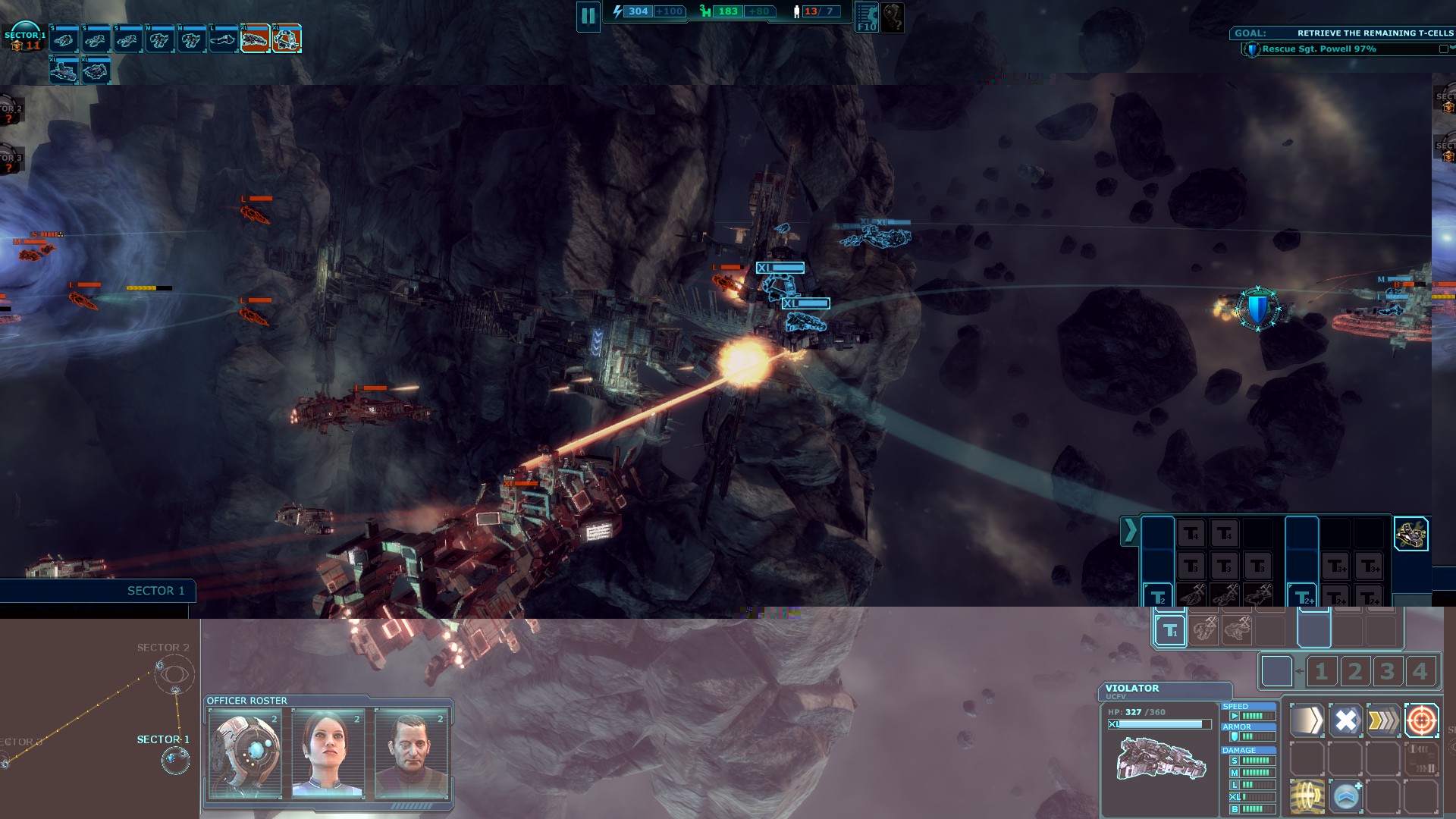Activate the orange crosshair attack command
1456x819 pixels.
point(1421,720)
